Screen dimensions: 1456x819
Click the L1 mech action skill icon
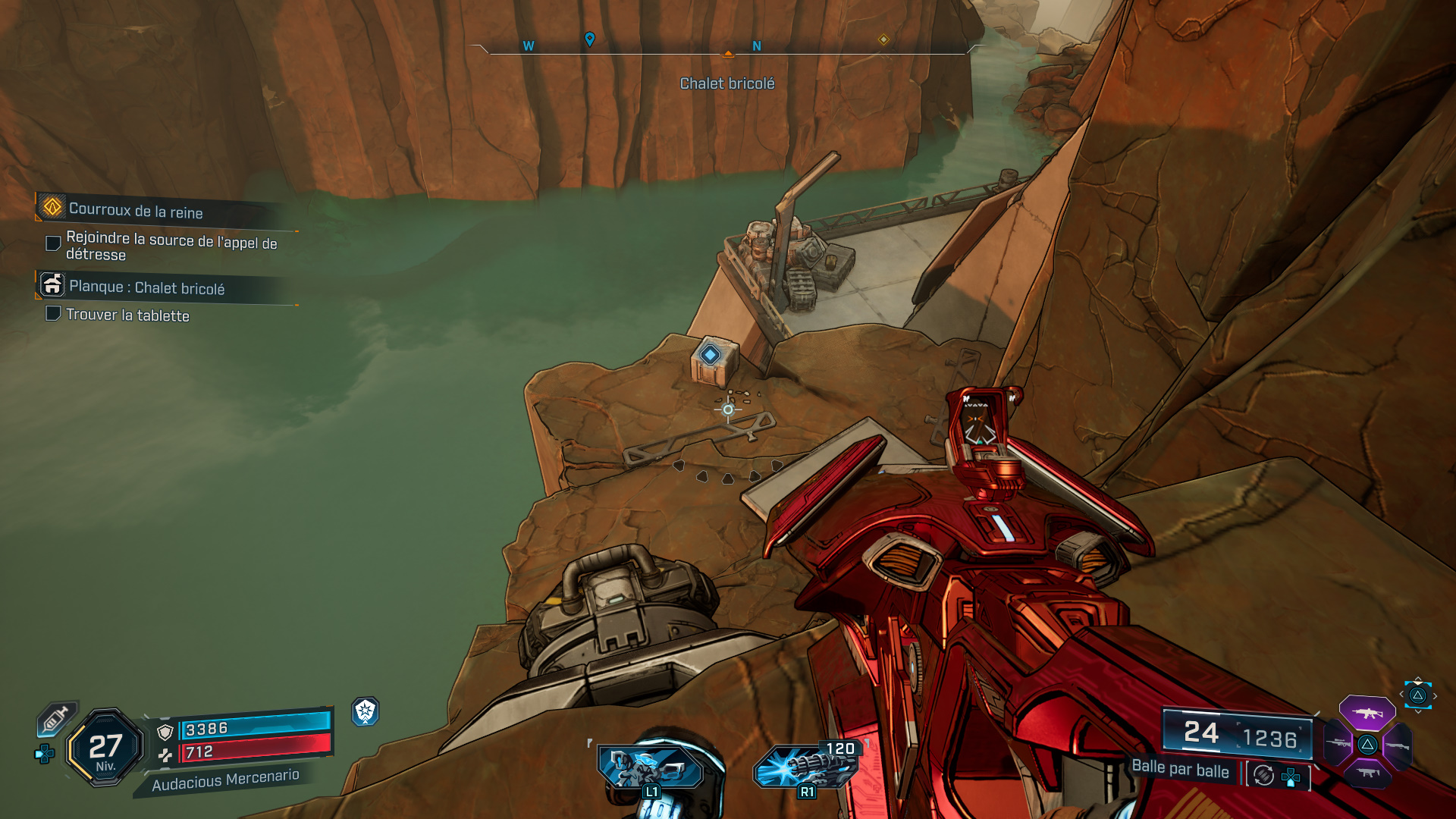[650, 766]
